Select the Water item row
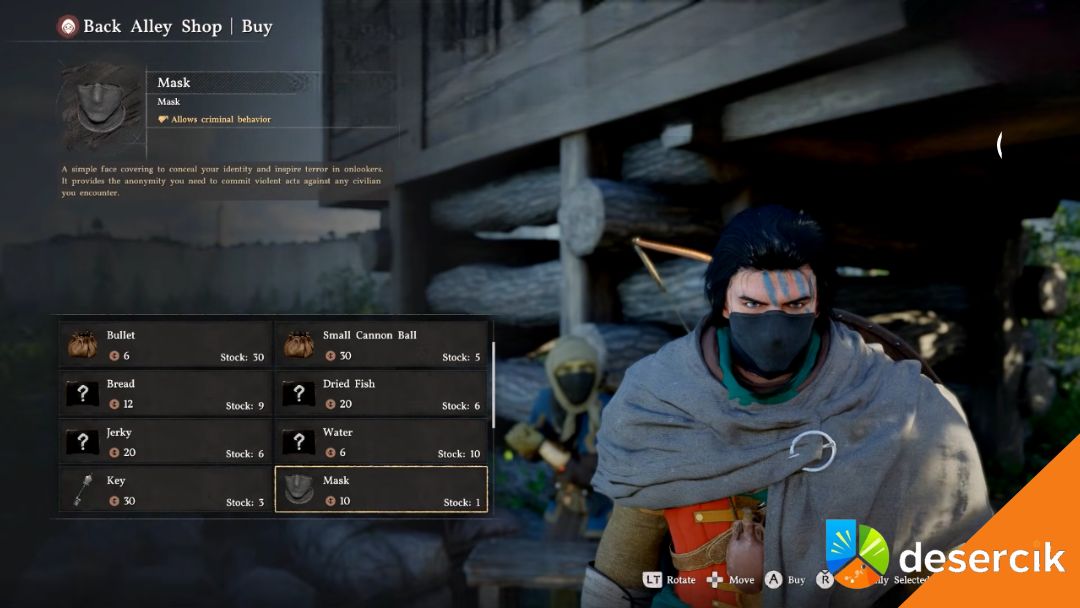The height and width of the screenshot is (608, 1080). pyautogui.click(x=381, y=442)
